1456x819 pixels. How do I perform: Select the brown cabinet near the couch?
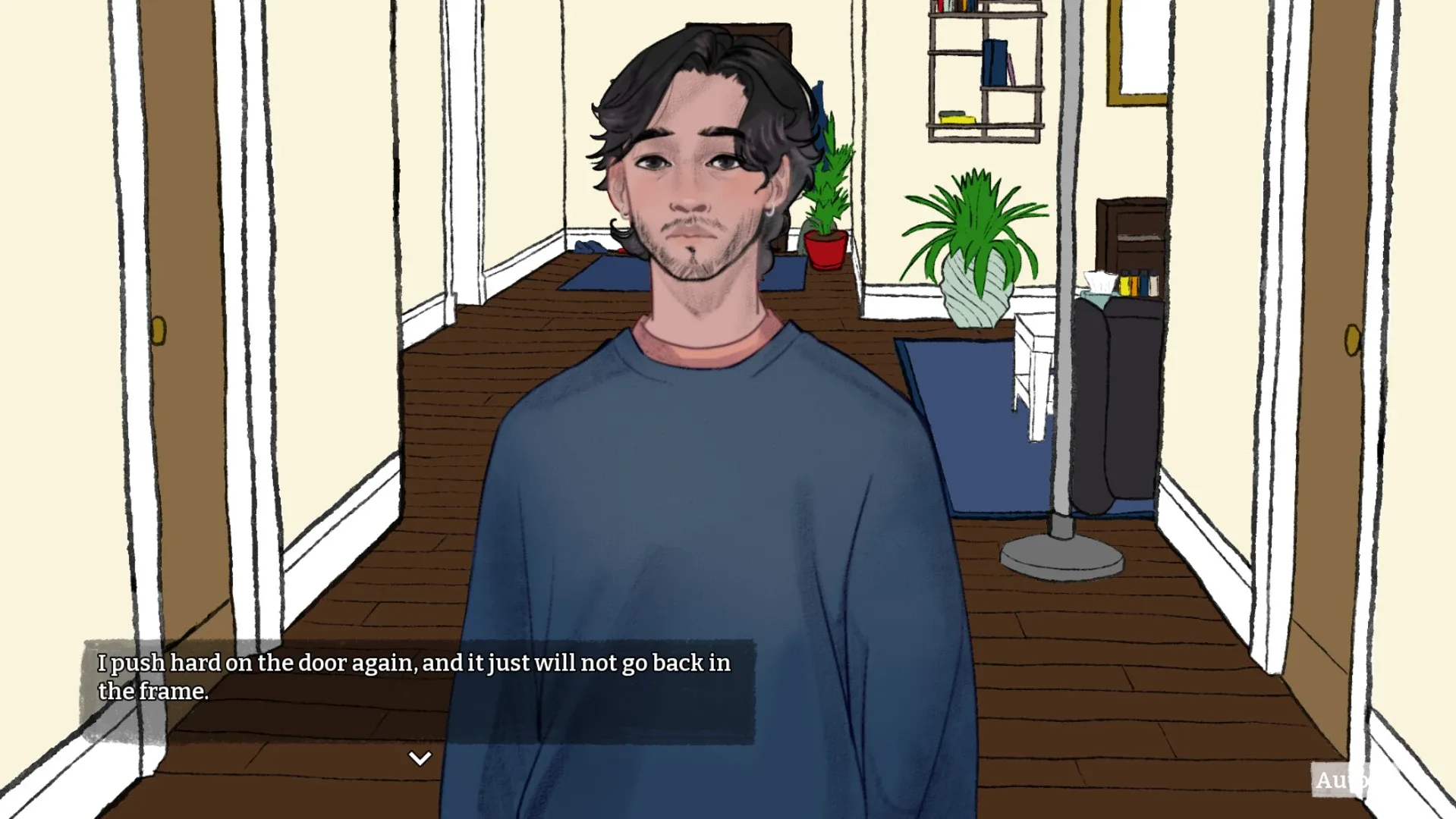click(x=1131, y=235)
